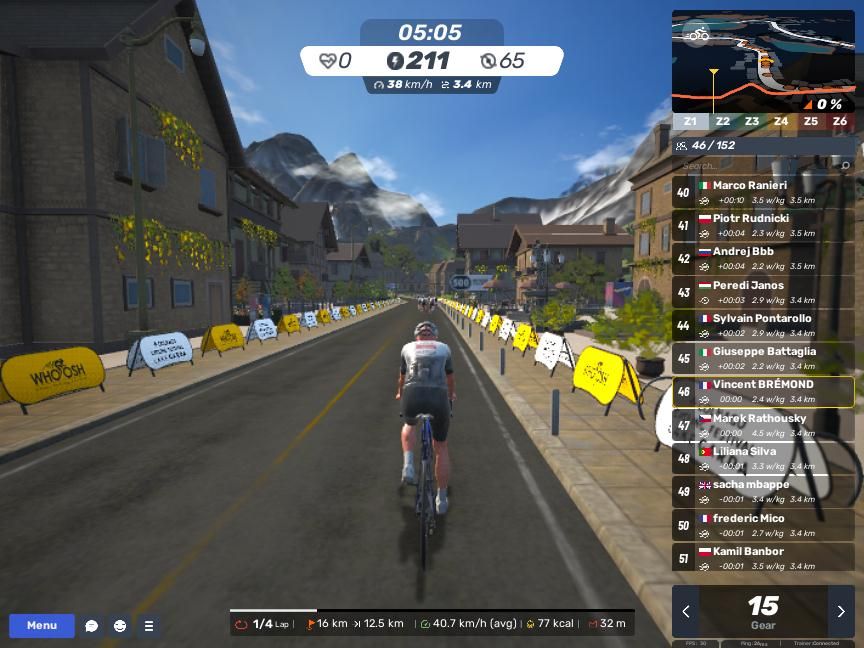The image size is (864, 648).
Task: Shift up with the right gear arrow
Action: 841,612
